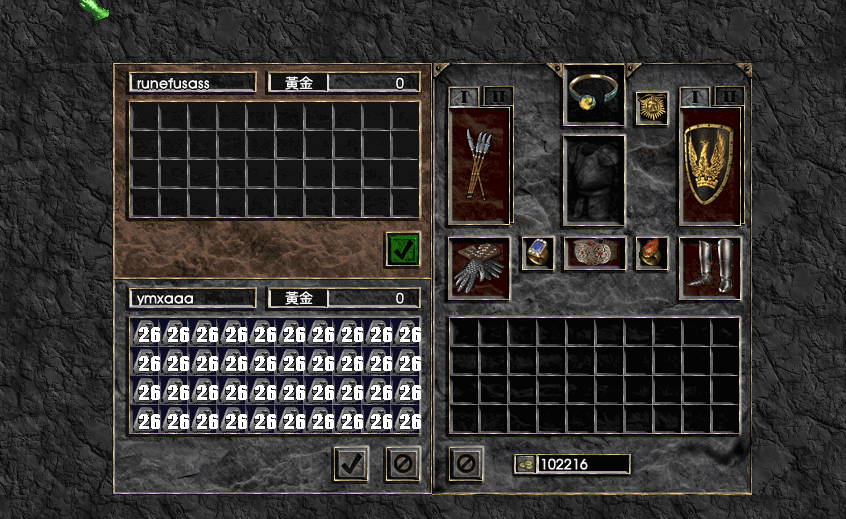Image resolution: width=846 pixels, height=519 pixels.
Task: Pick the red gem ring slot
Action: click(652, 254)
